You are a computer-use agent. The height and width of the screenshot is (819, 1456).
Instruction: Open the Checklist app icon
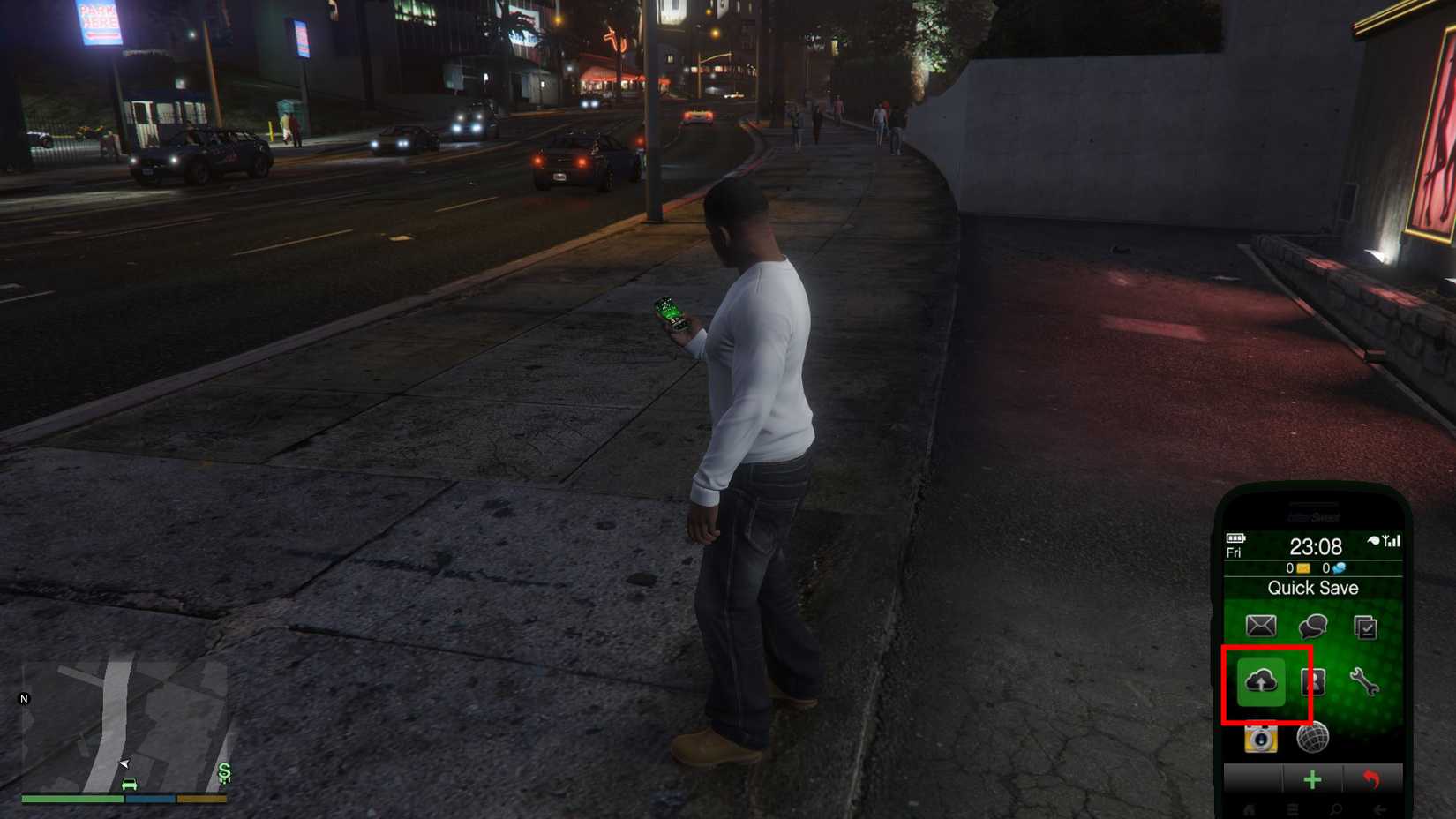click(1364, 627)
